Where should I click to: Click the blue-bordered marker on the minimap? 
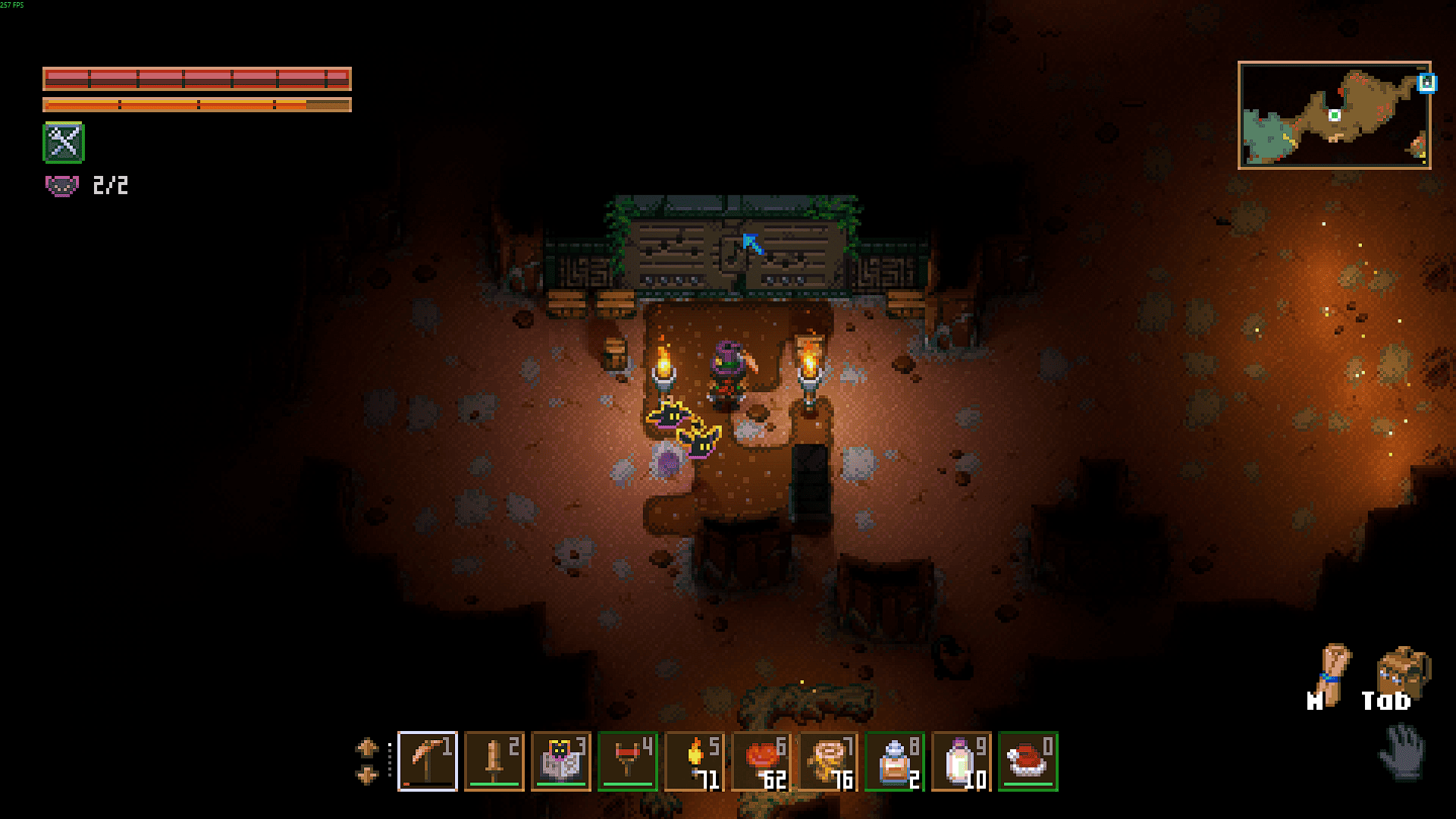click(x=1426, y=83)
